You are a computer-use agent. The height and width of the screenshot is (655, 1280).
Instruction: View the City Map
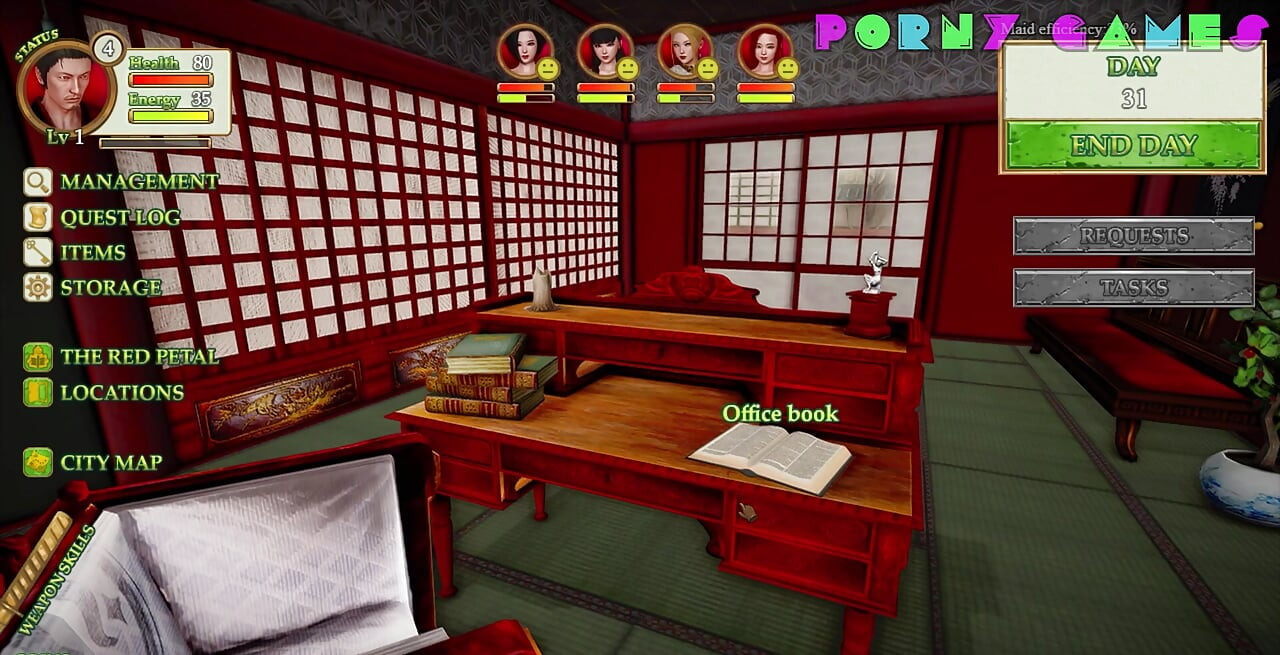(111, 462)
